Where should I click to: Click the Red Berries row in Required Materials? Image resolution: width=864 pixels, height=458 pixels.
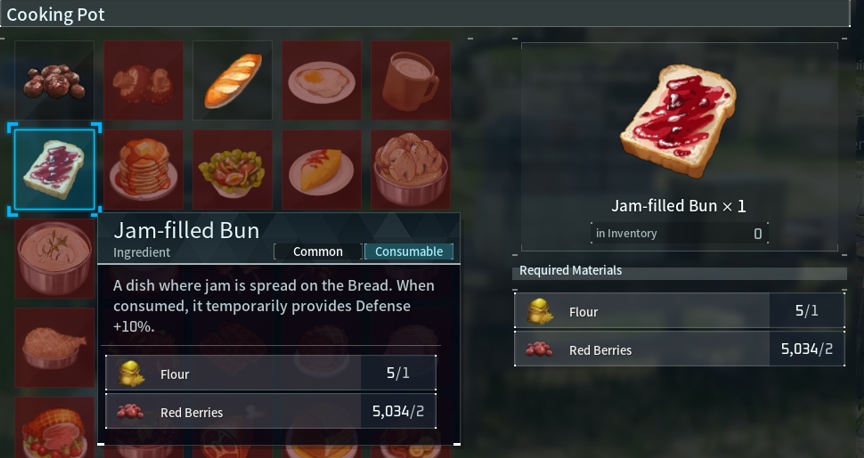click(677, 350)
